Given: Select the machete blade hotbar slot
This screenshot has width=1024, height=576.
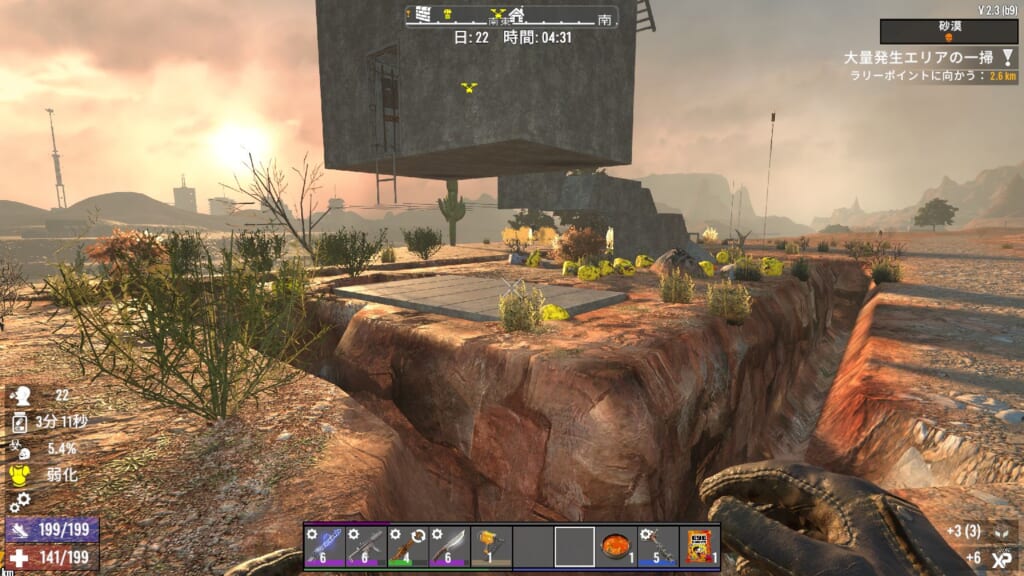Looking at the screenshot, I should 448,547.
